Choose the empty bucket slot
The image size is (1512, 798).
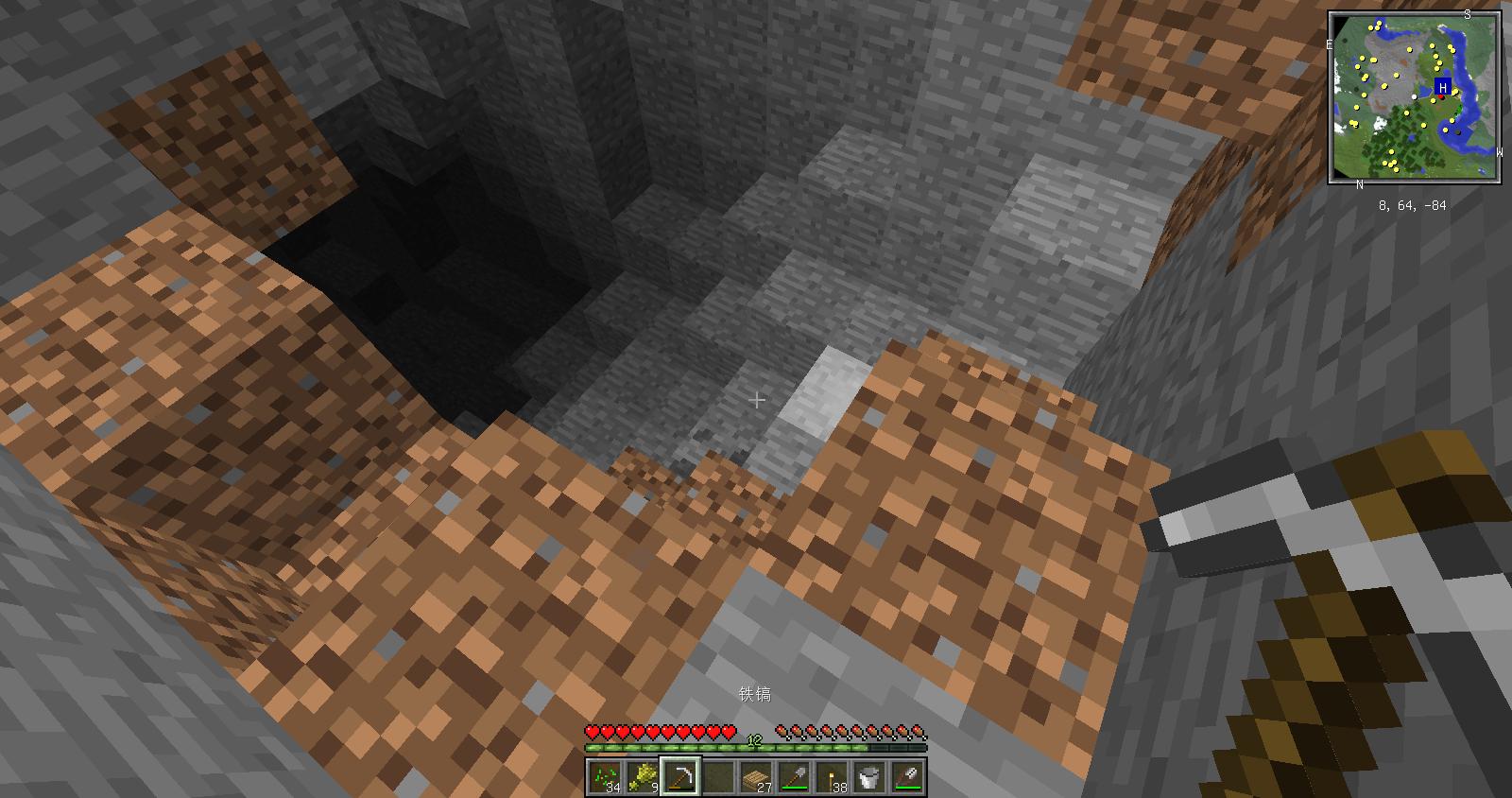pos(869,777)
